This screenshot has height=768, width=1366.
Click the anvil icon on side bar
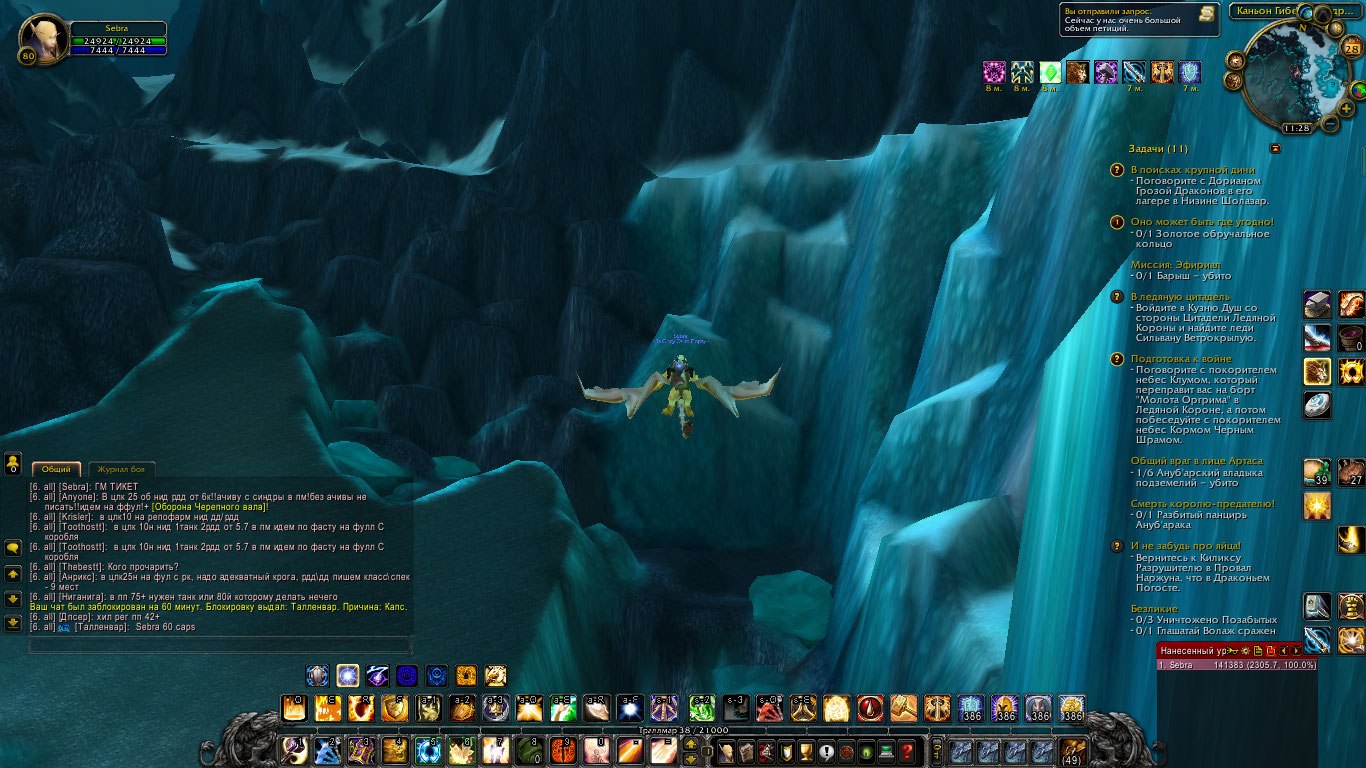tap(1317, 304)
